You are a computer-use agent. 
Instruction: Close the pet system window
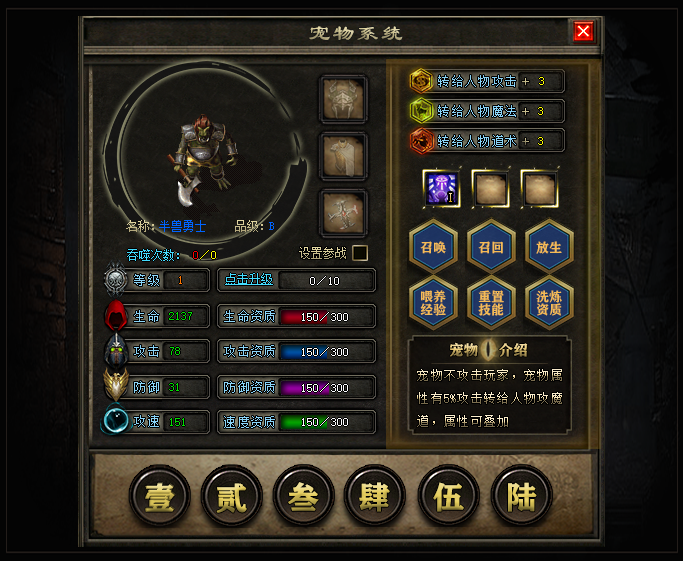584,32
